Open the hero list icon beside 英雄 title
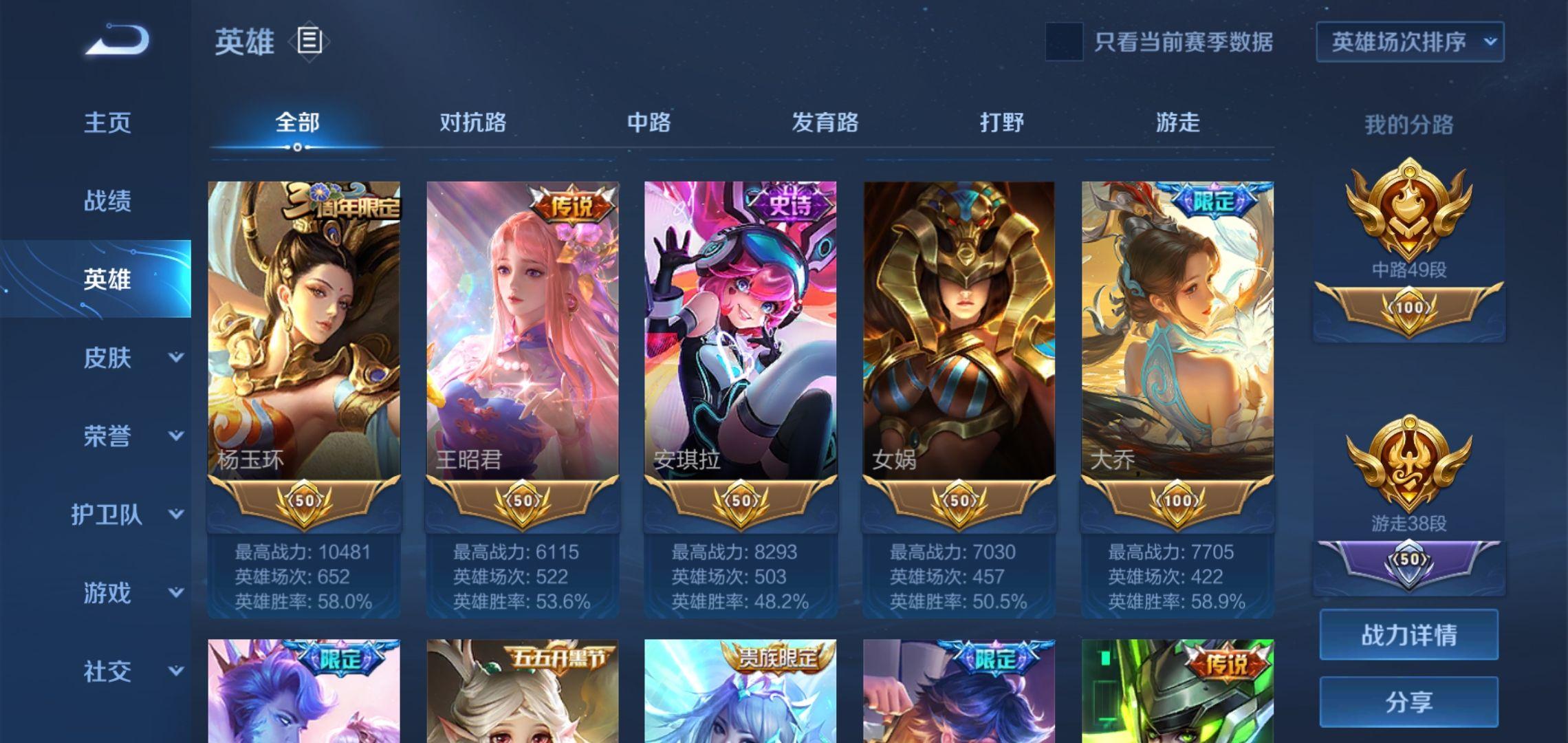 pyautogui.click(x=311, y=43)
